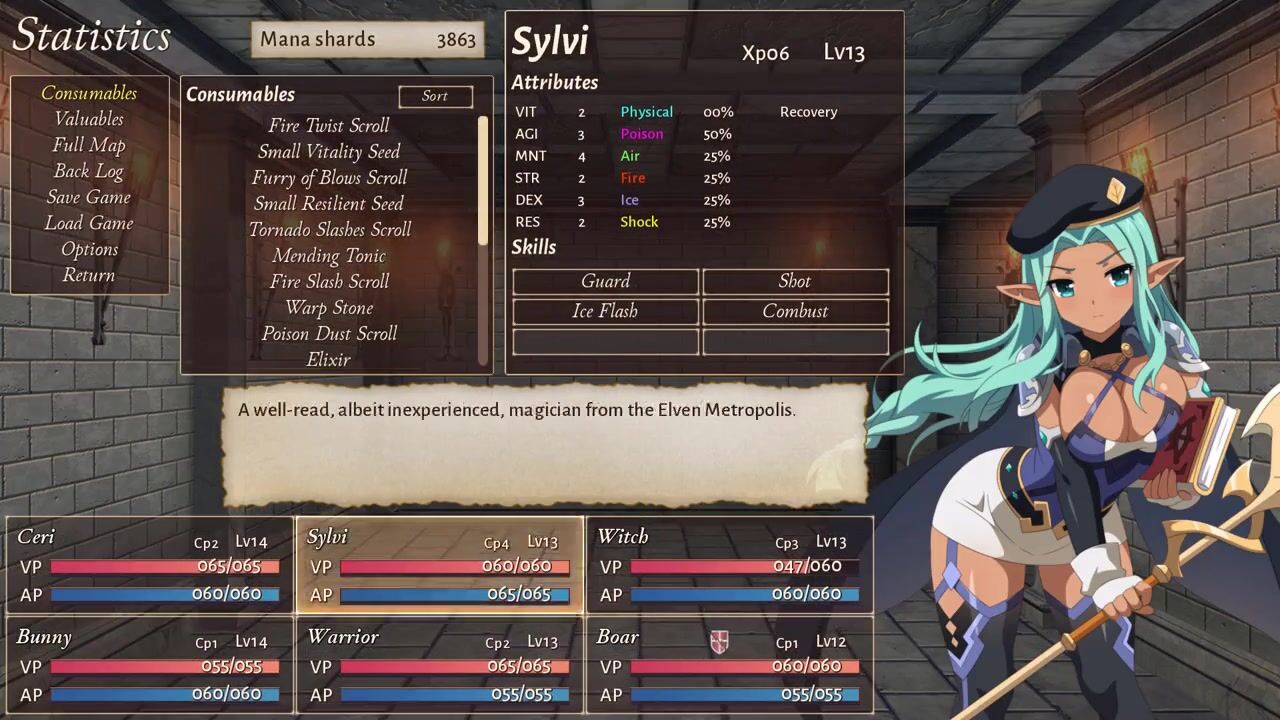Select the Elixir item
Screen dimensions: 1280x720
coord(329,359)
